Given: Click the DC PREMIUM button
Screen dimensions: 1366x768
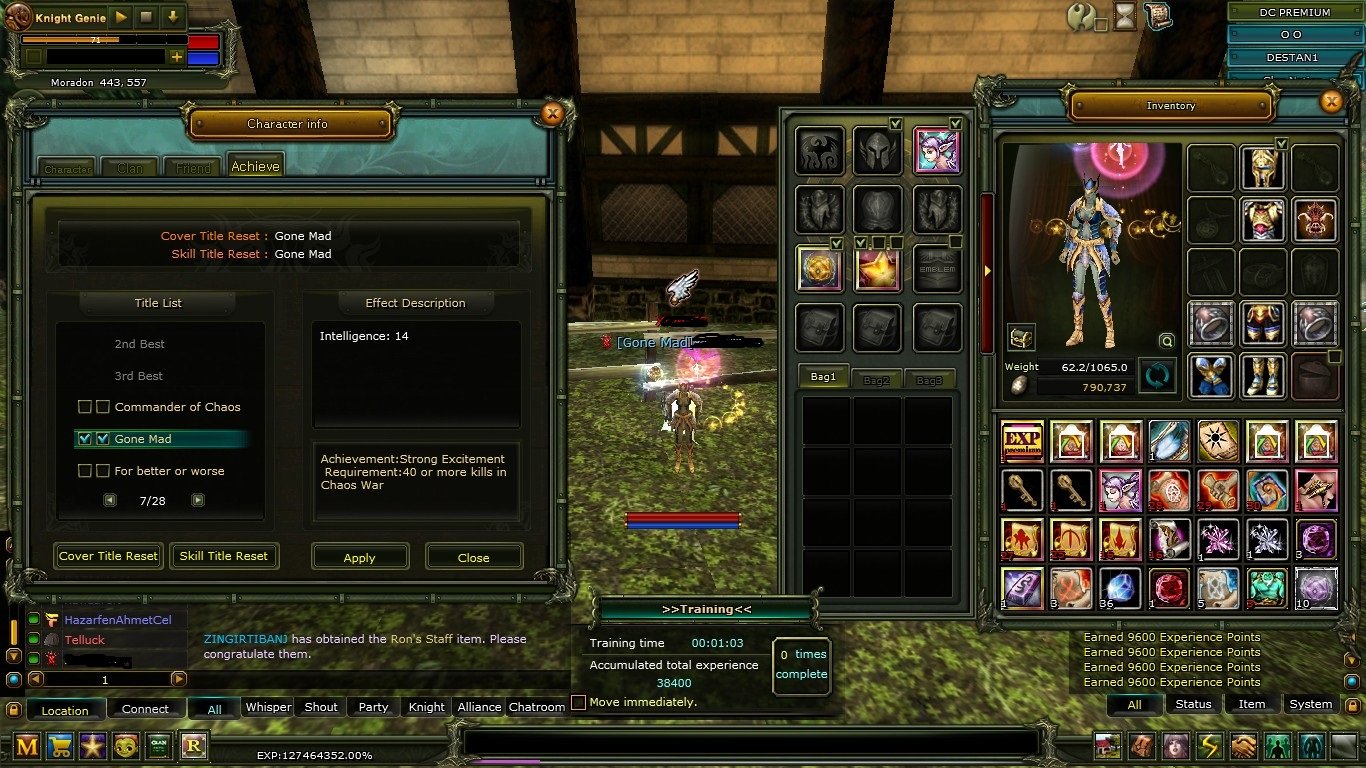Looking at the screenshot, I should pyautogui.click(x=1296, y=12).
